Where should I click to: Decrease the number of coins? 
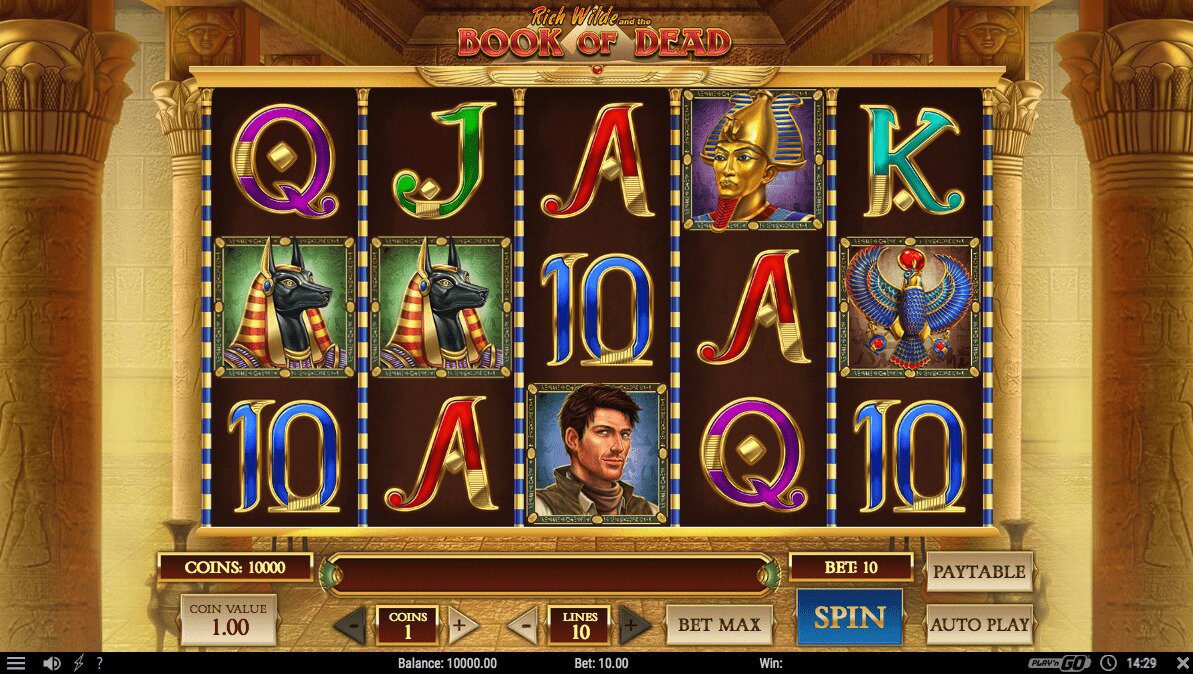(x=350, y=626)
